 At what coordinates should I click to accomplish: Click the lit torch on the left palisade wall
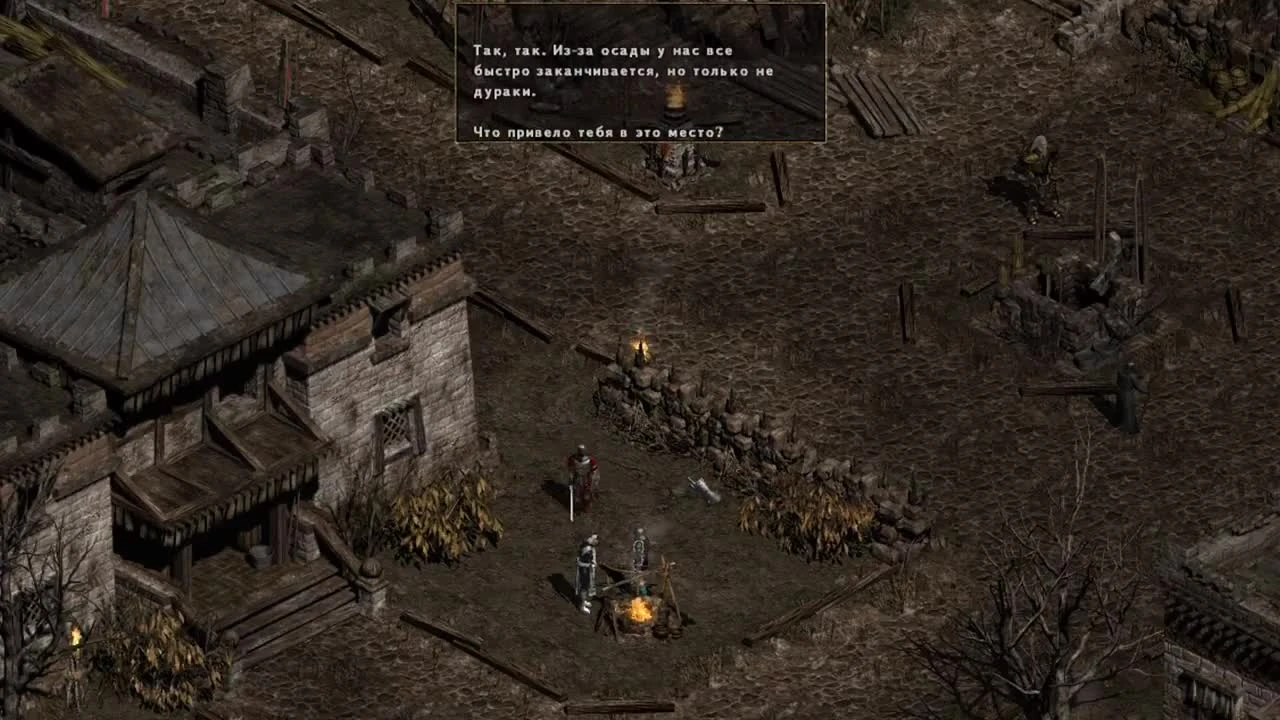tap(75, 635)
